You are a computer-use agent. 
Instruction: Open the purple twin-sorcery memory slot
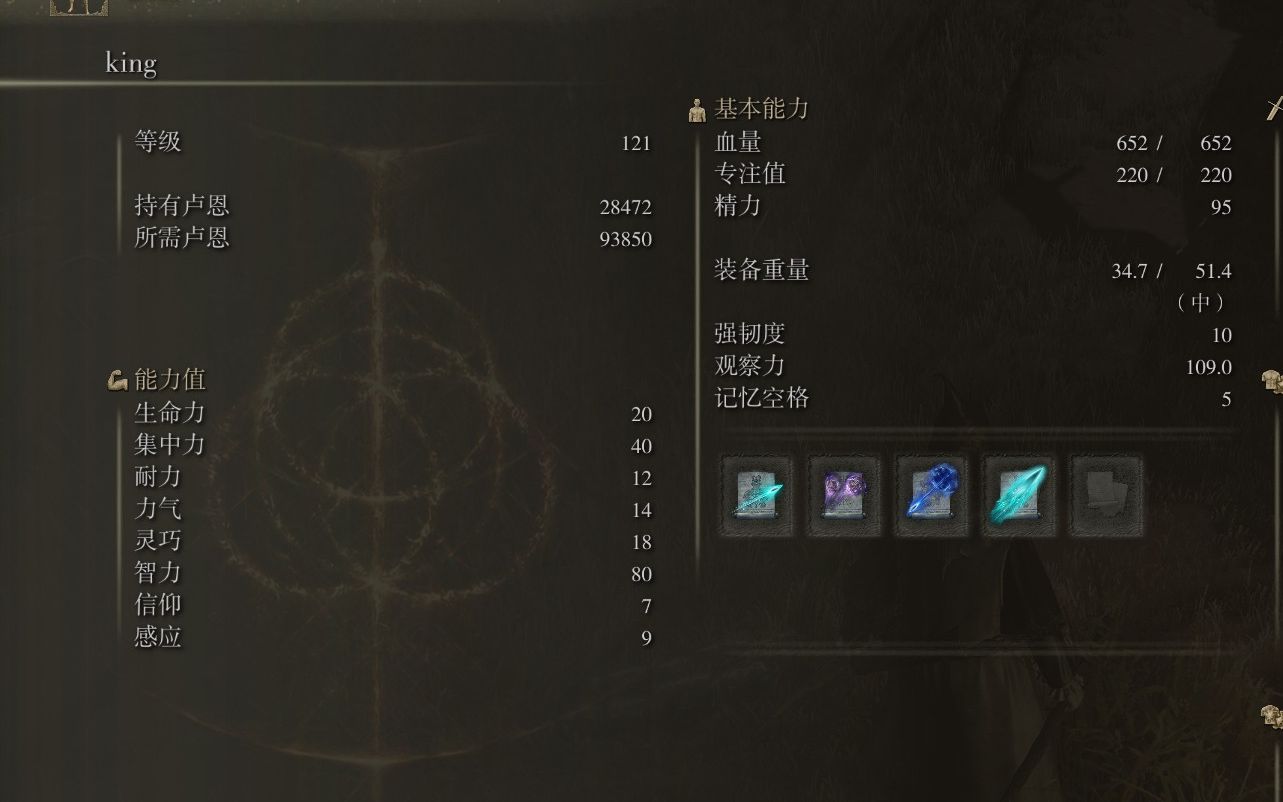(x=843, y=493)
